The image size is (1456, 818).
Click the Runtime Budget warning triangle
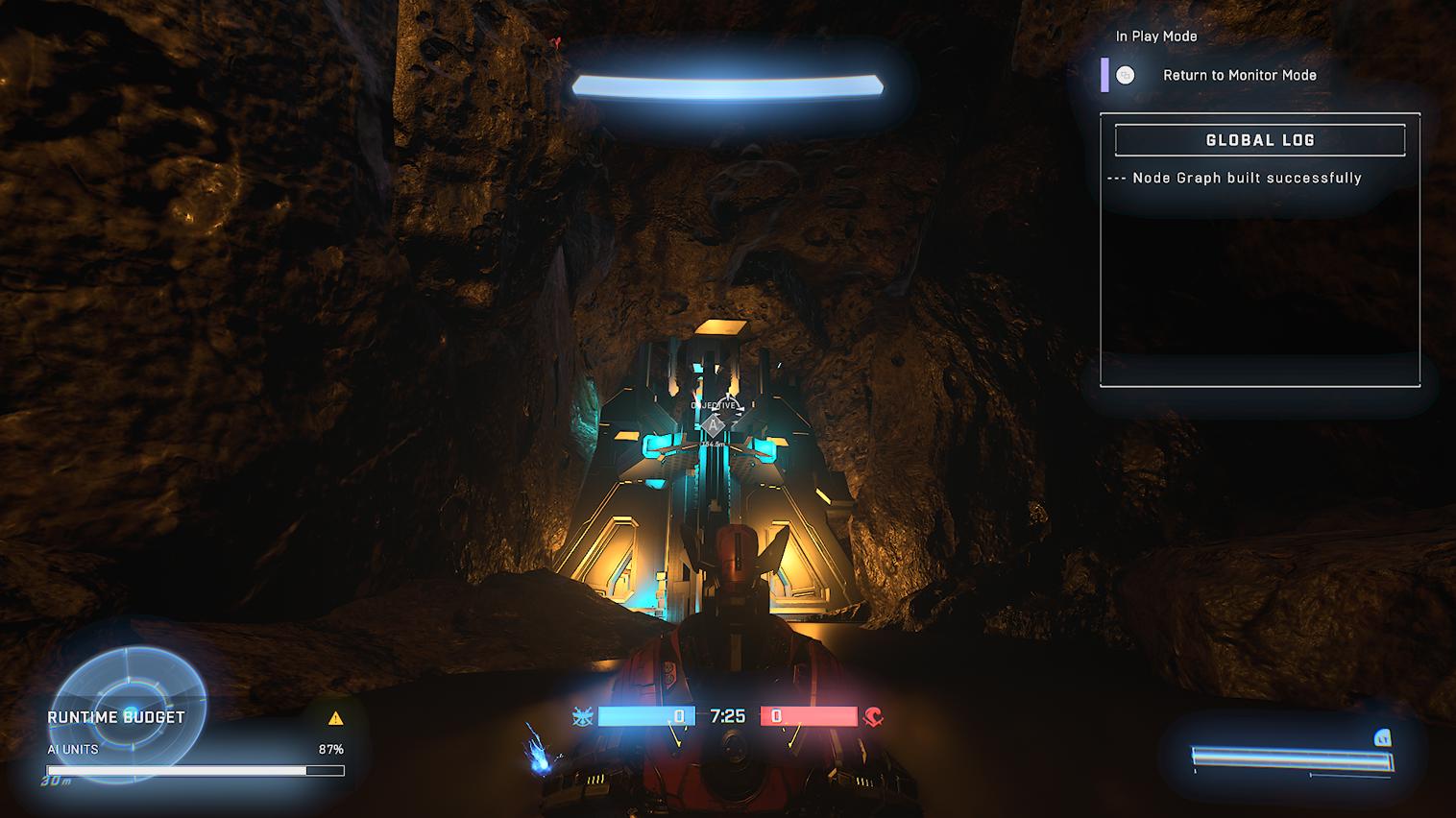coord(335,718)
